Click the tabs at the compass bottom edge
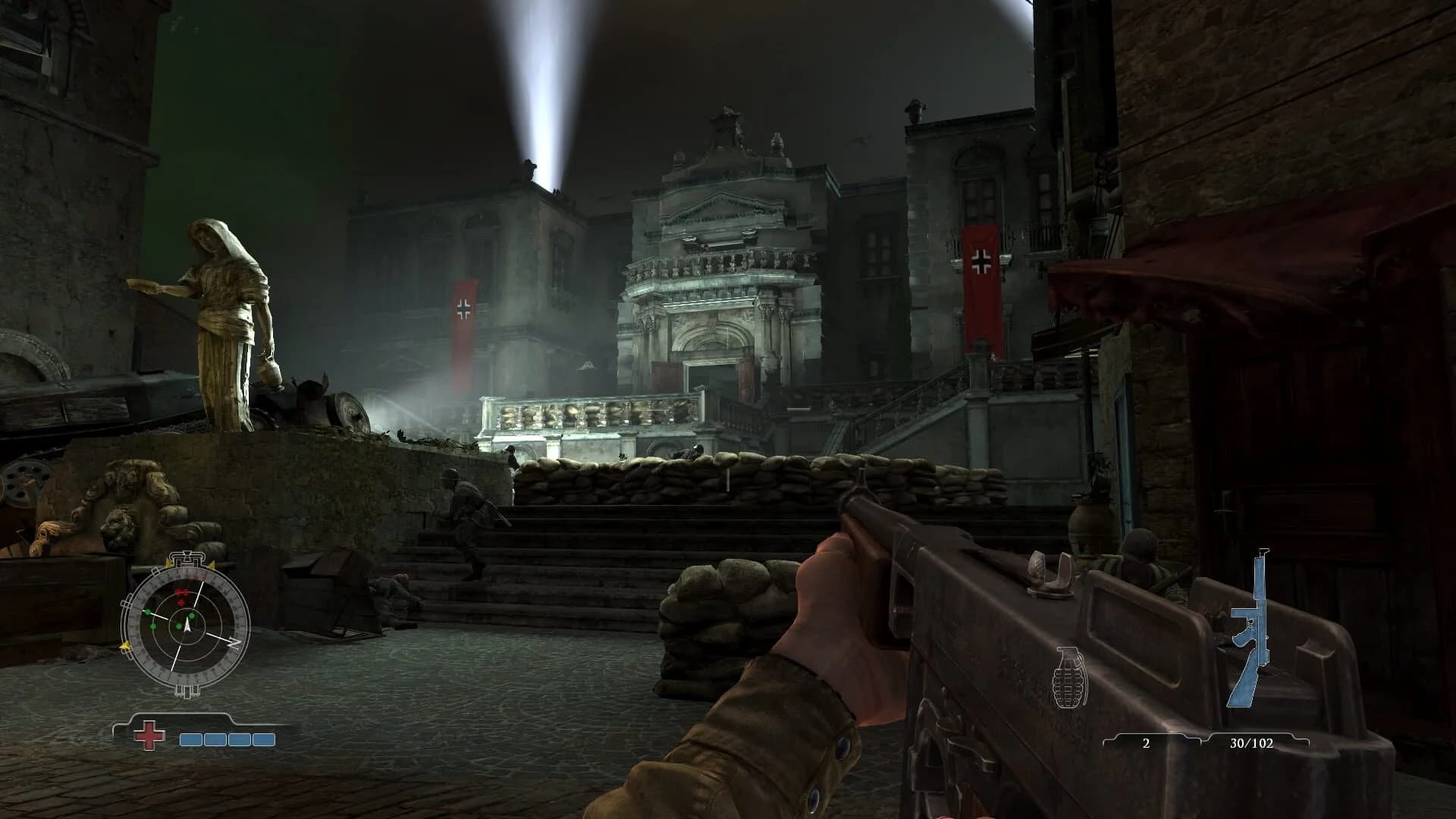Viewport: 1456px width, 819px height. 186,691
